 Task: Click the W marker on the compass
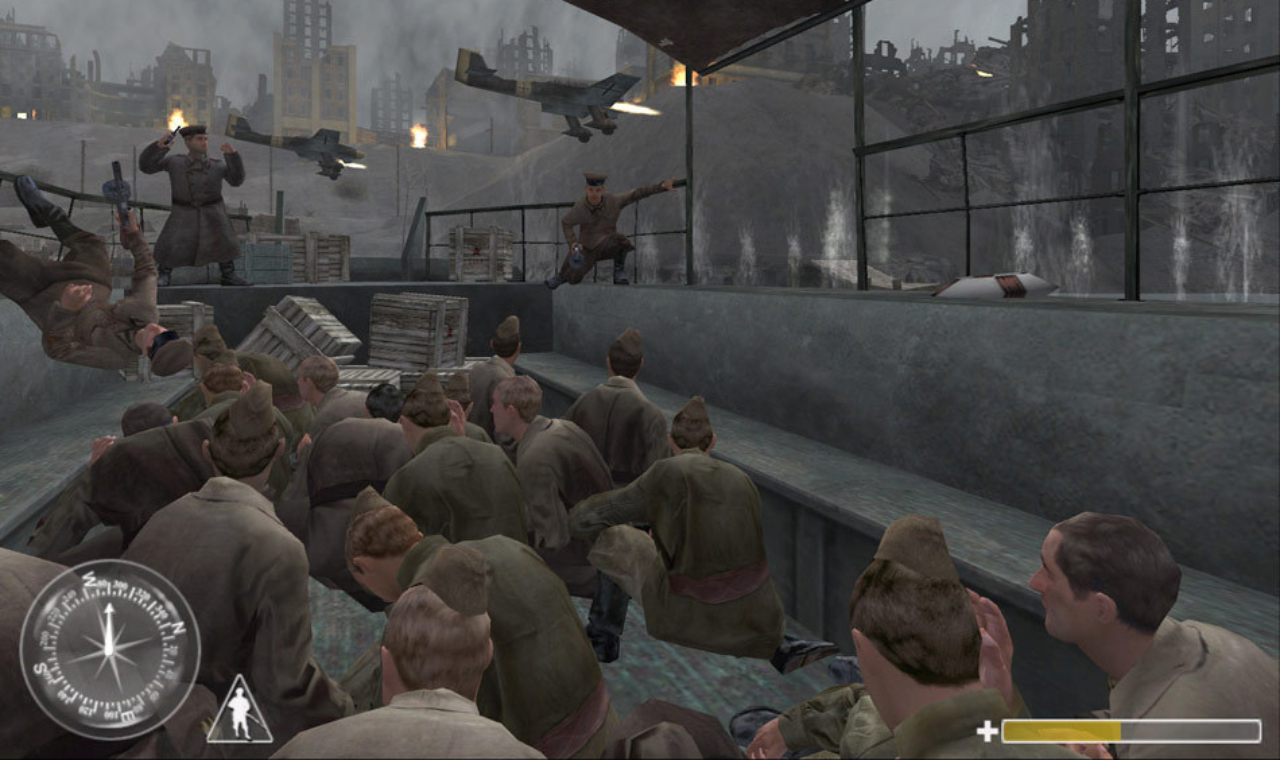coord(90,580)
